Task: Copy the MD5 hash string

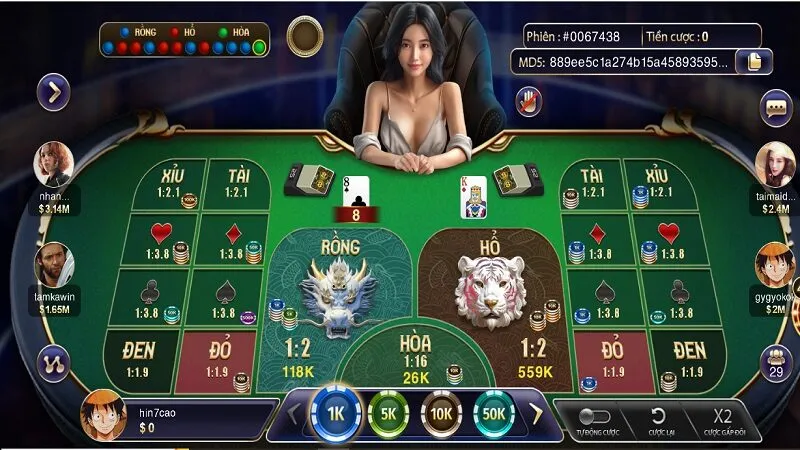Action: [753, 62]
